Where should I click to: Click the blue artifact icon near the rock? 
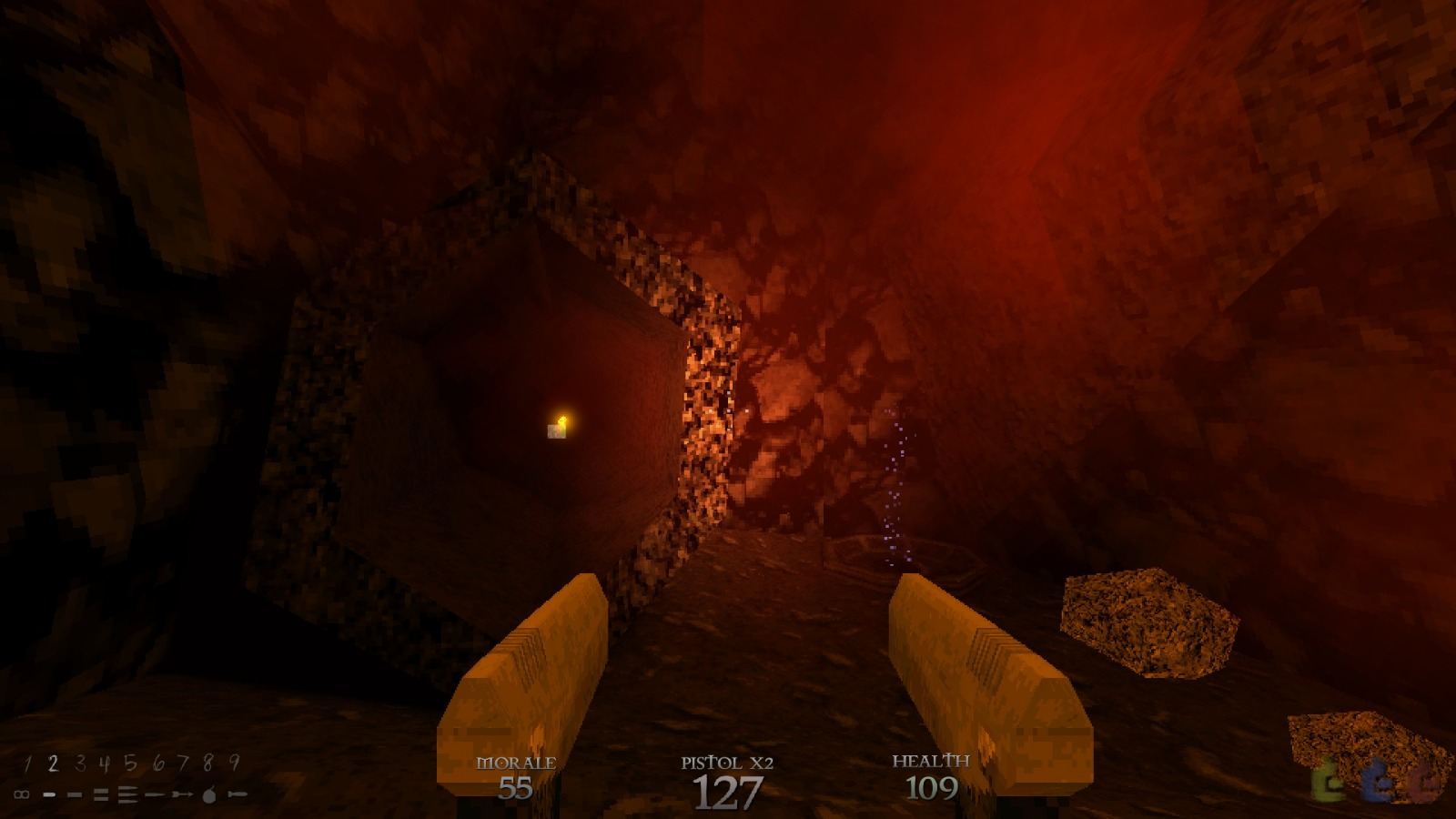click(1376, 781)
